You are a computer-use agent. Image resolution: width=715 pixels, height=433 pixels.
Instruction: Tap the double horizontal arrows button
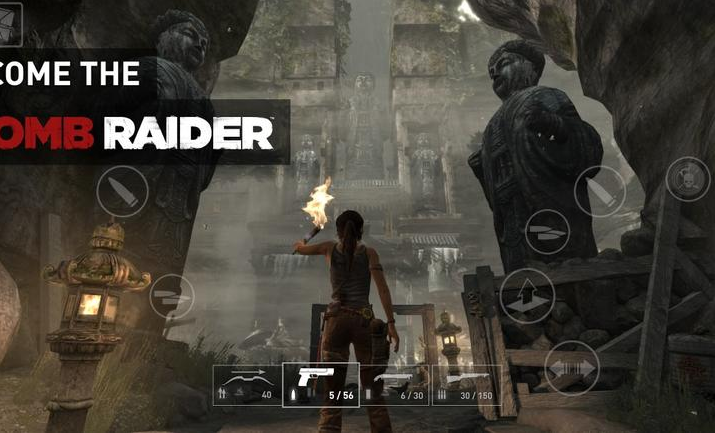(x=573, y=367)
